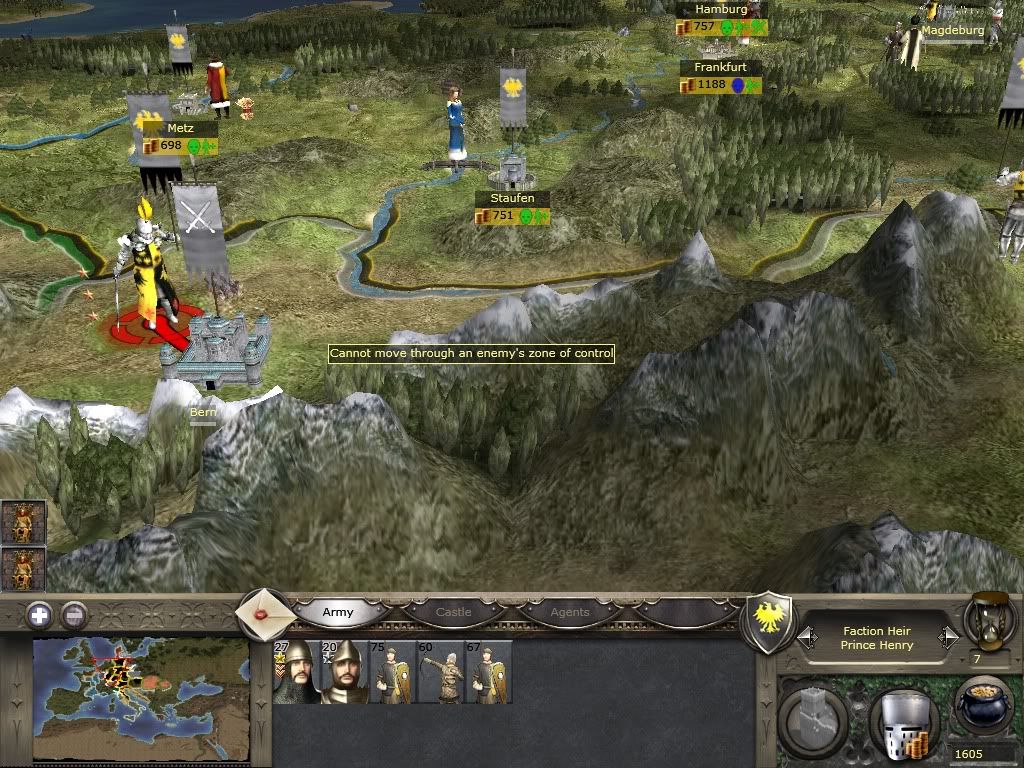Select the 67-man spearmen unit card

[x=488, y=672]
